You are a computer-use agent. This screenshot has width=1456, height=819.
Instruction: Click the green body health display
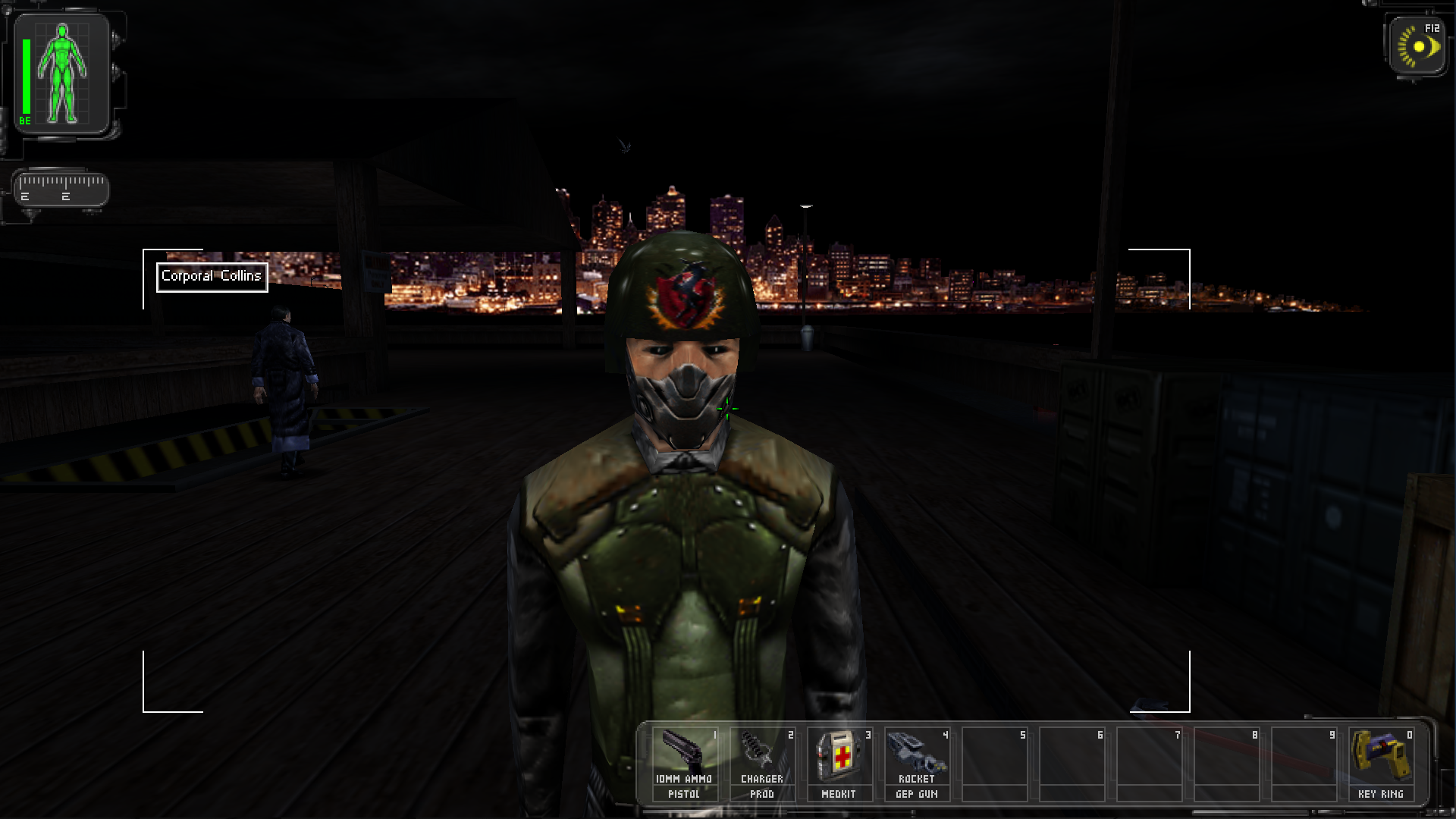62,74
